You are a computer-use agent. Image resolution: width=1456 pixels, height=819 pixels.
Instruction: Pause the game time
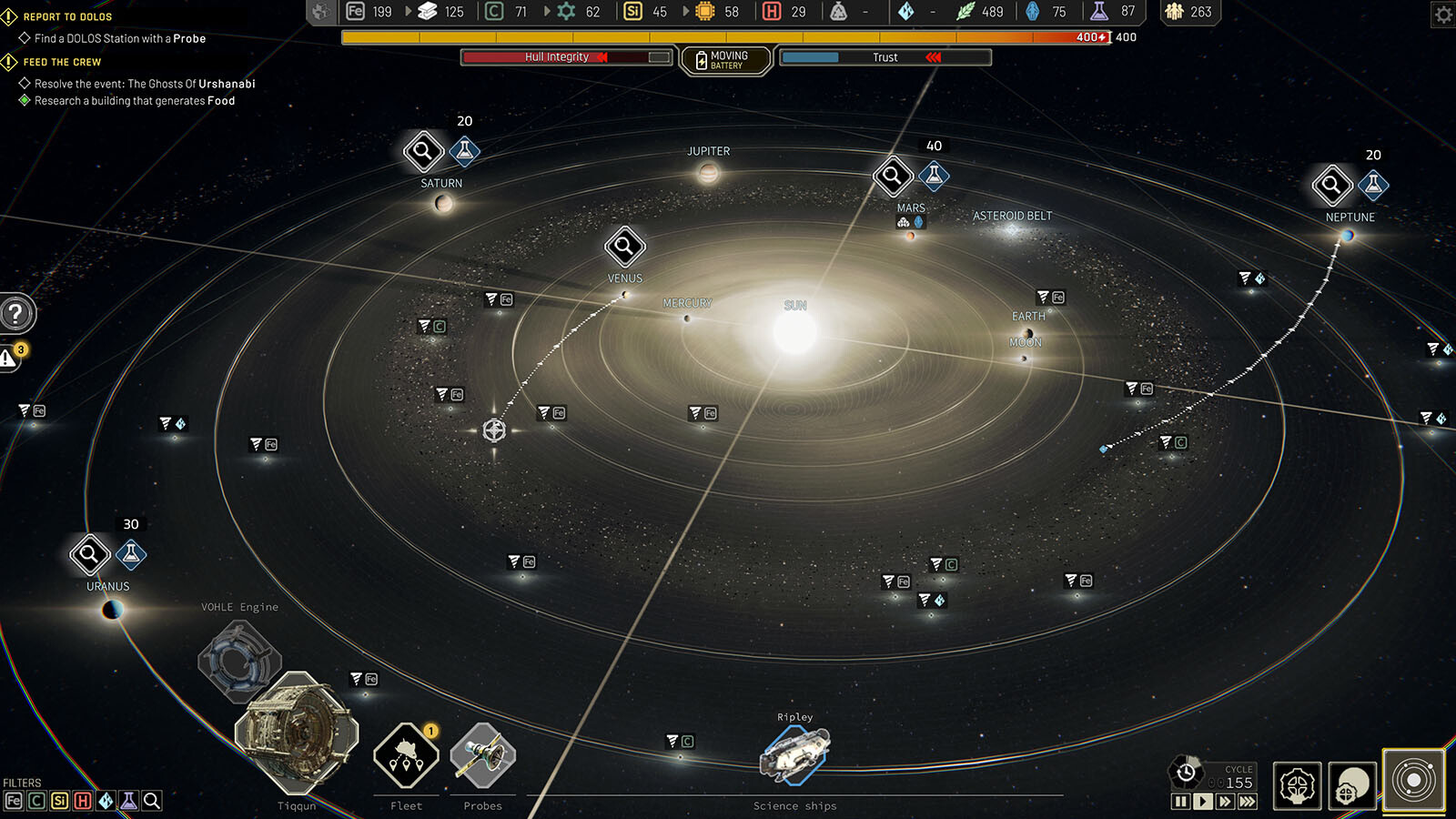[1180, 802]
